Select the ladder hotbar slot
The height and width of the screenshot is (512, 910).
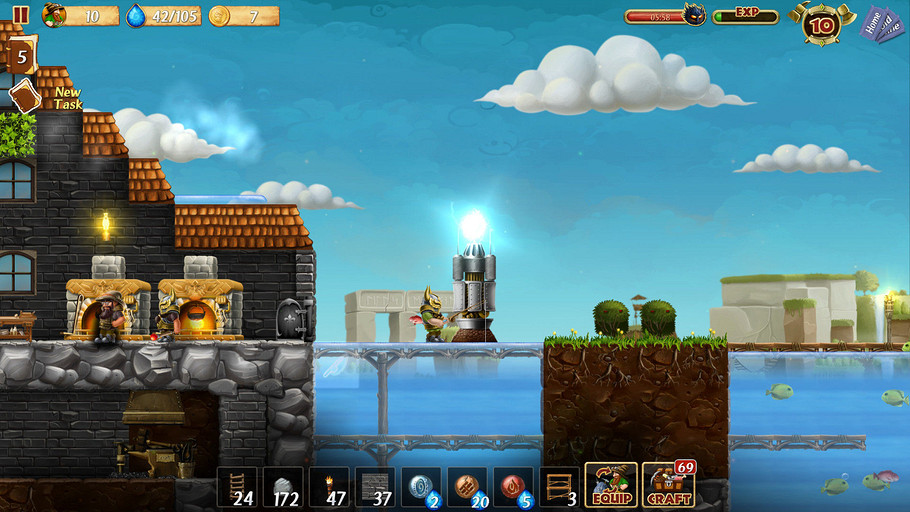tap(237, 487)
